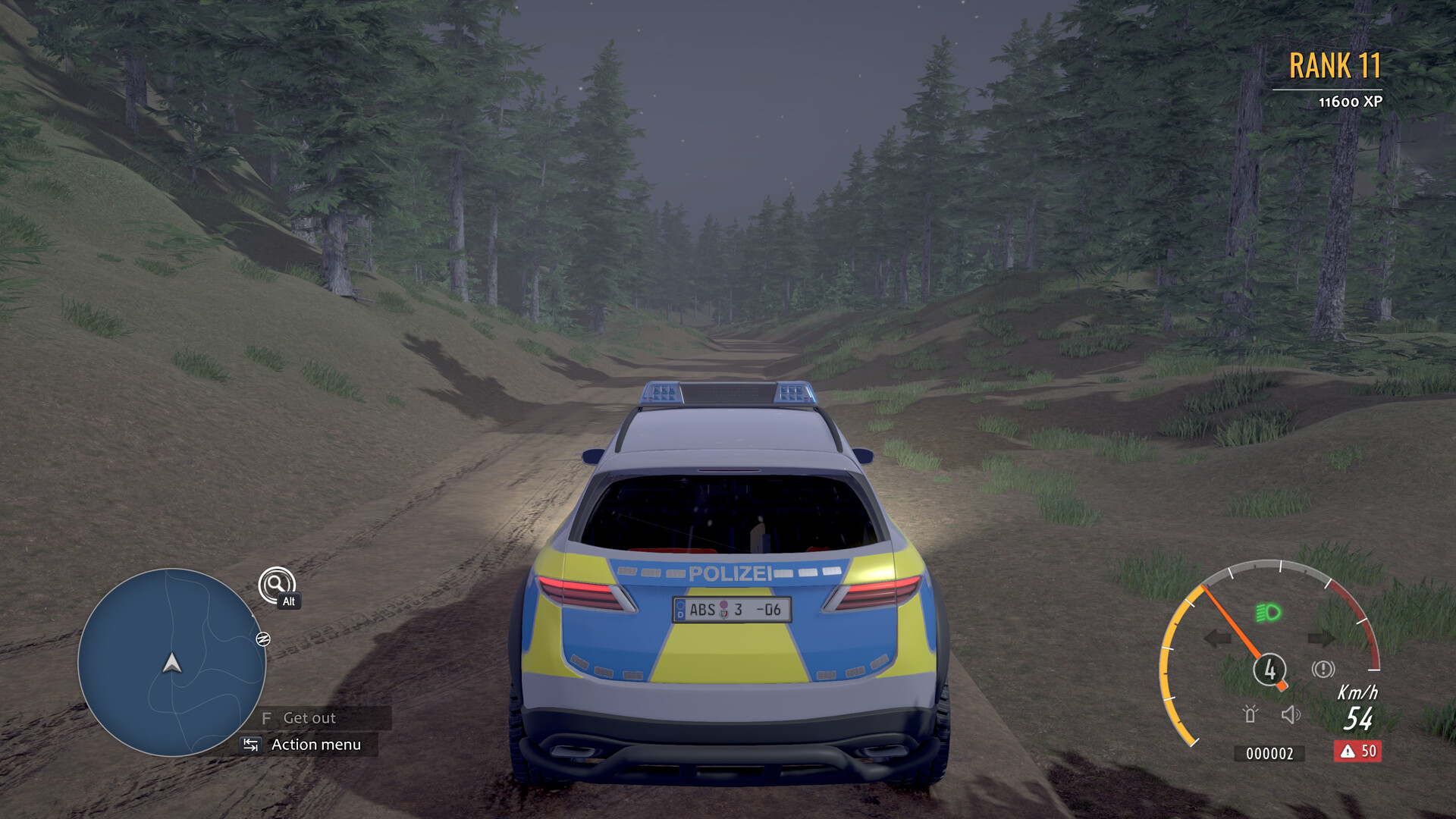
Task: Click the compass N marker on minimap
Action: pos(263,640)
